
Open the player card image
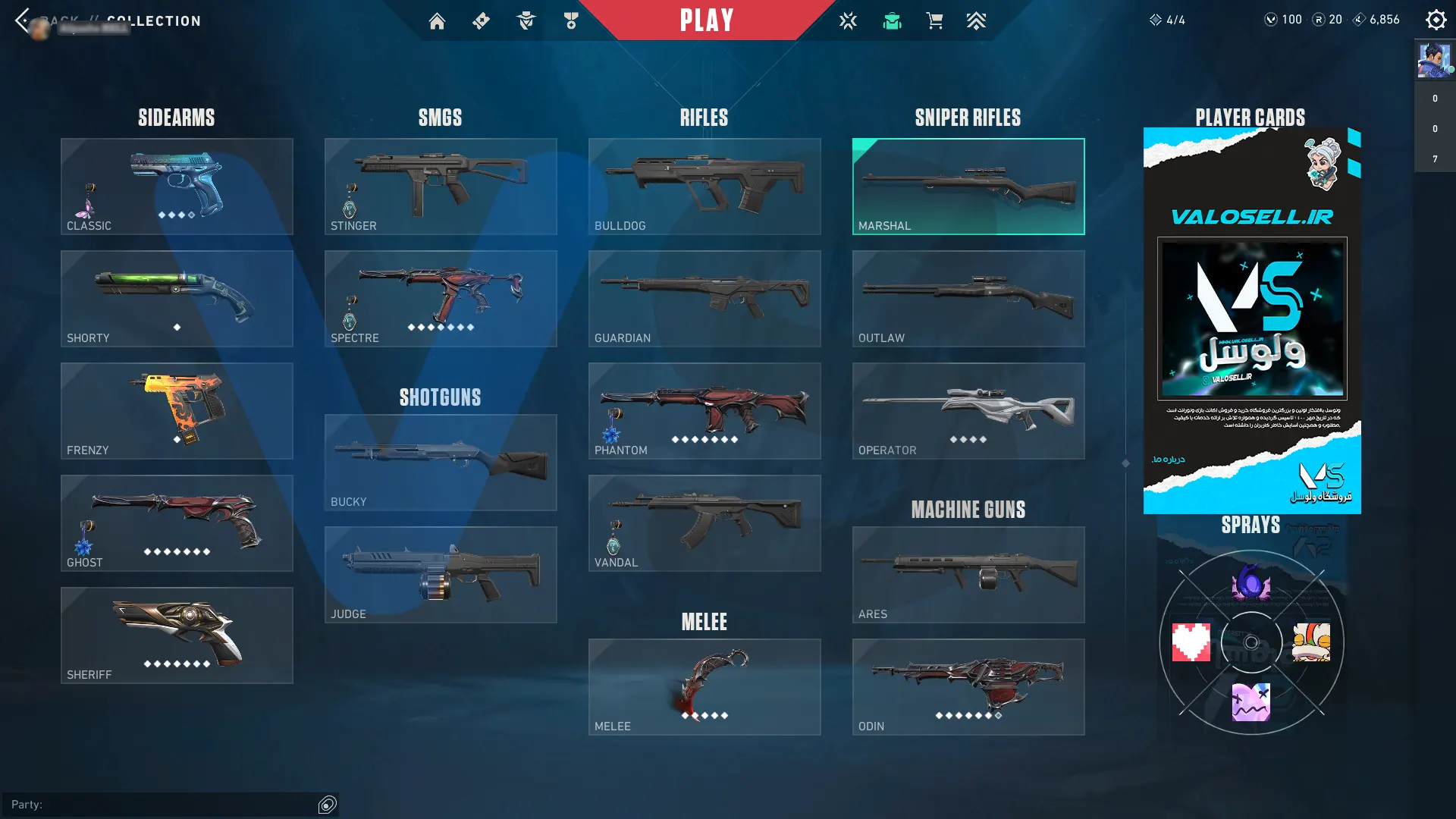point(1252,320)
